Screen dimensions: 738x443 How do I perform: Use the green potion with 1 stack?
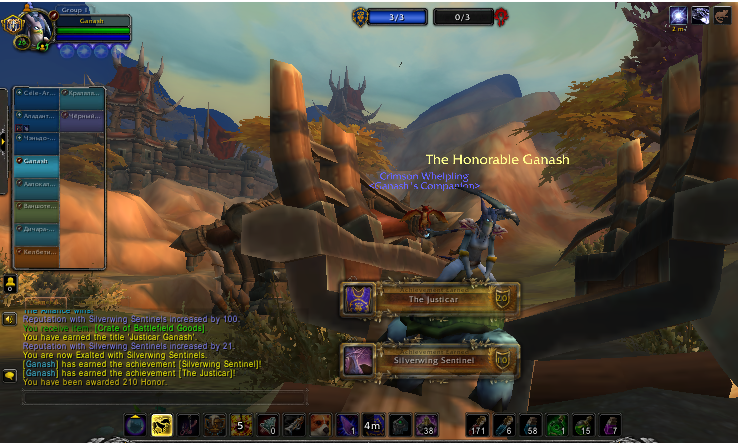tap(556, 426)
